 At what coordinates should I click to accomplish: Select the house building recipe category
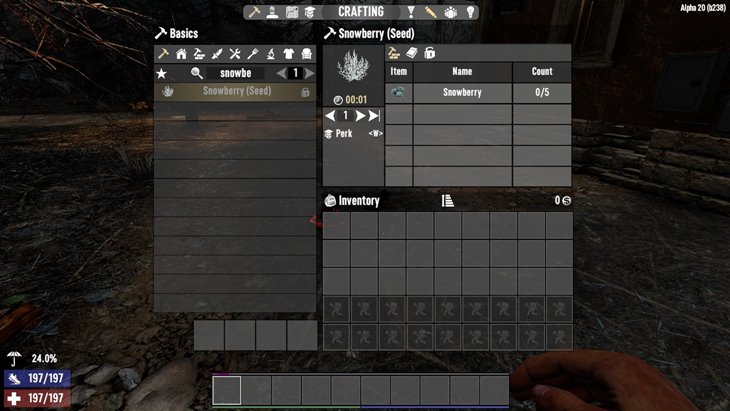[180, 53]
